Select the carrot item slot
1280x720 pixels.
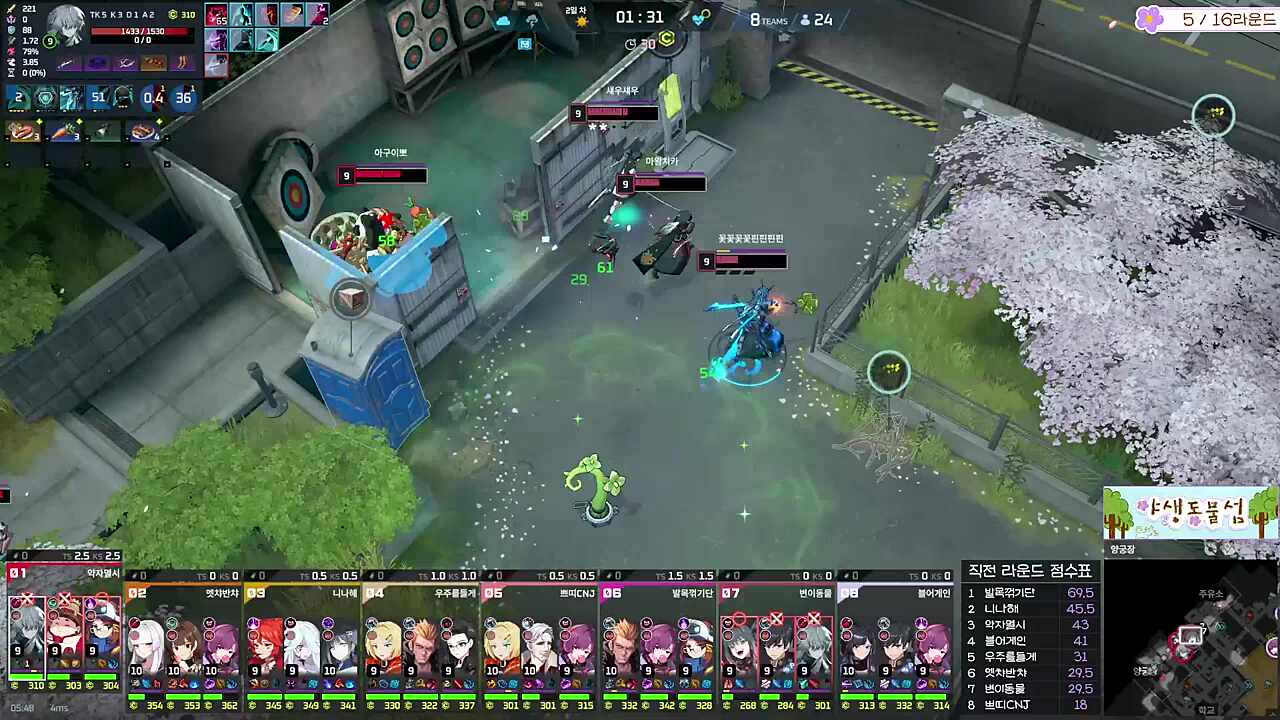click(64, 132)
